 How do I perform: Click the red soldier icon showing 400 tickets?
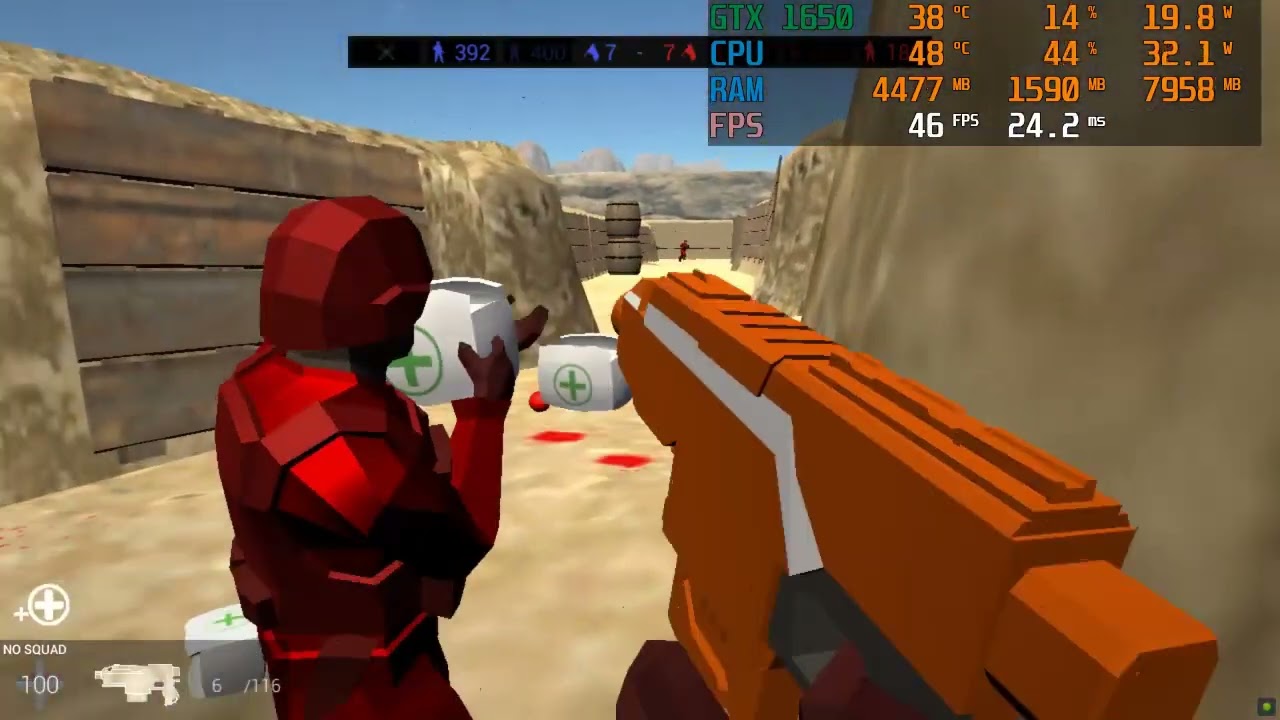click(x=513, y=53)
